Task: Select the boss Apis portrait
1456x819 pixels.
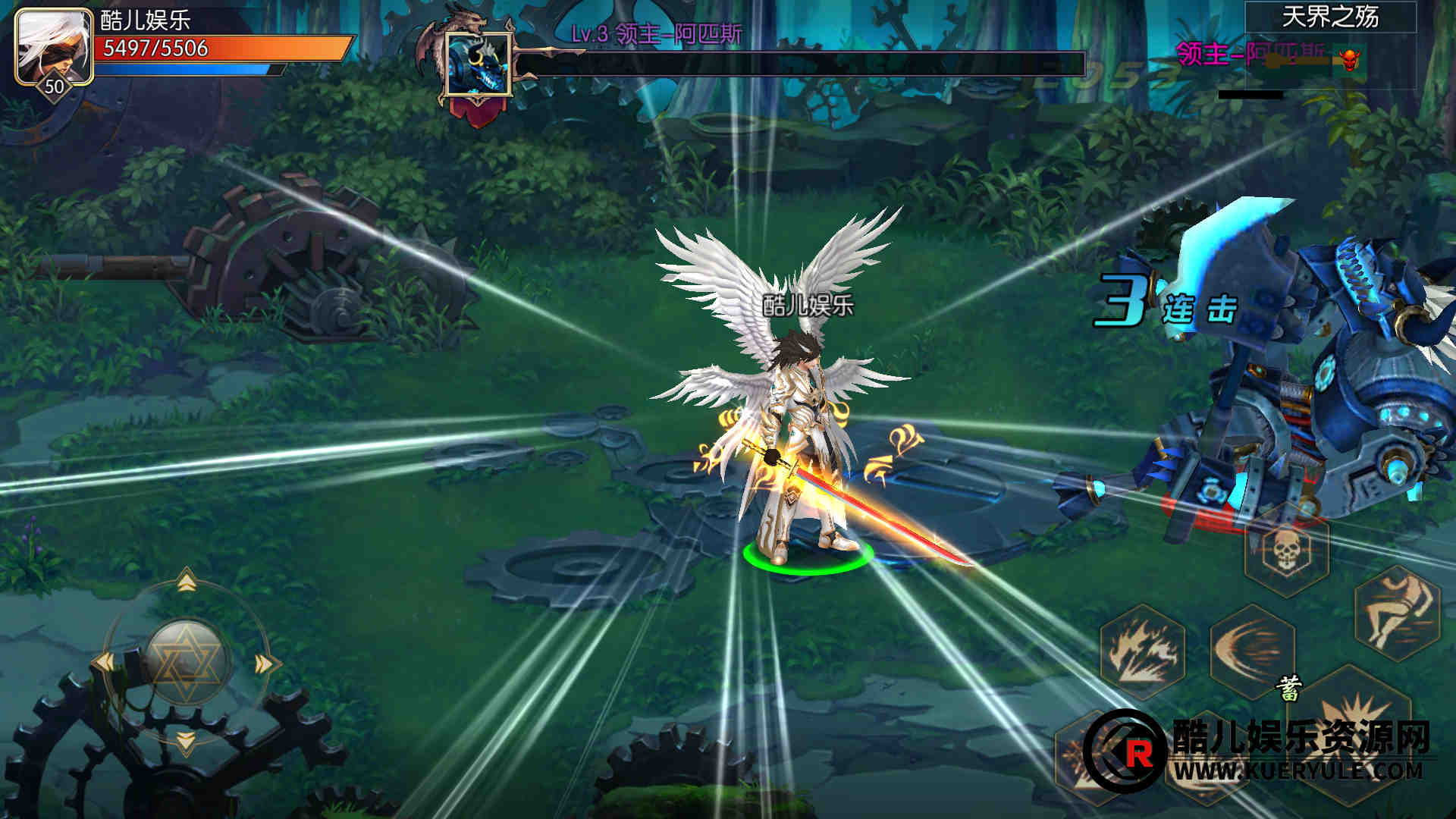Action: 478,64
